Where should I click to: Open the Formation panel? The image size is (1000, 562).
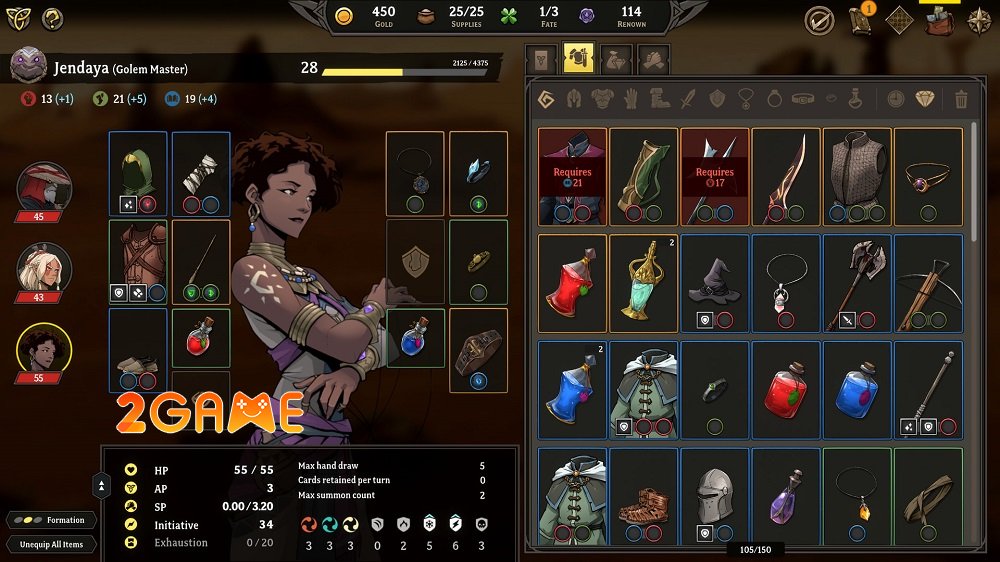(x=53, y=520)
